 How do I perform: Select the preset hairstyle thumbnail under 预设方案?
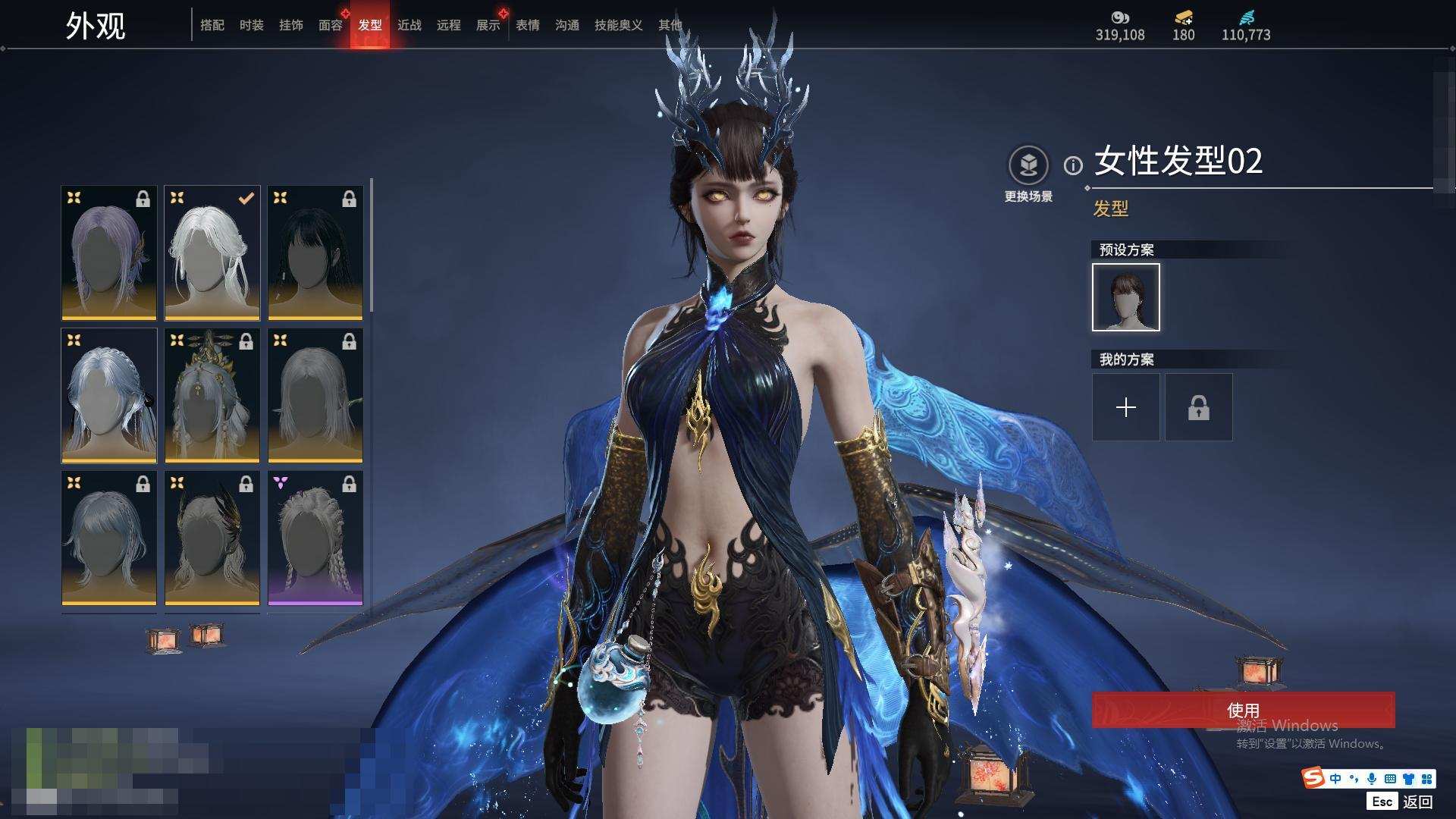(1125, 297)
